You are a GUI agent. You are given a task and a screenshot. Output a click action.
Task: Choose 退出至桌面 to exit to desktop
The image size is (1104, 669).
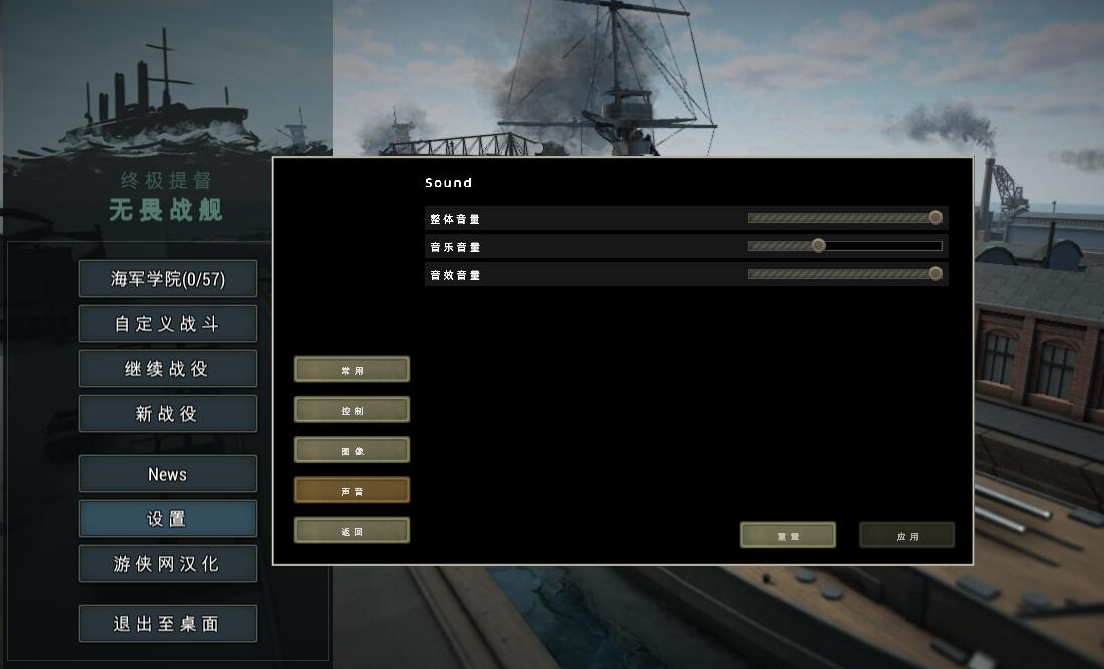(168, 624)
